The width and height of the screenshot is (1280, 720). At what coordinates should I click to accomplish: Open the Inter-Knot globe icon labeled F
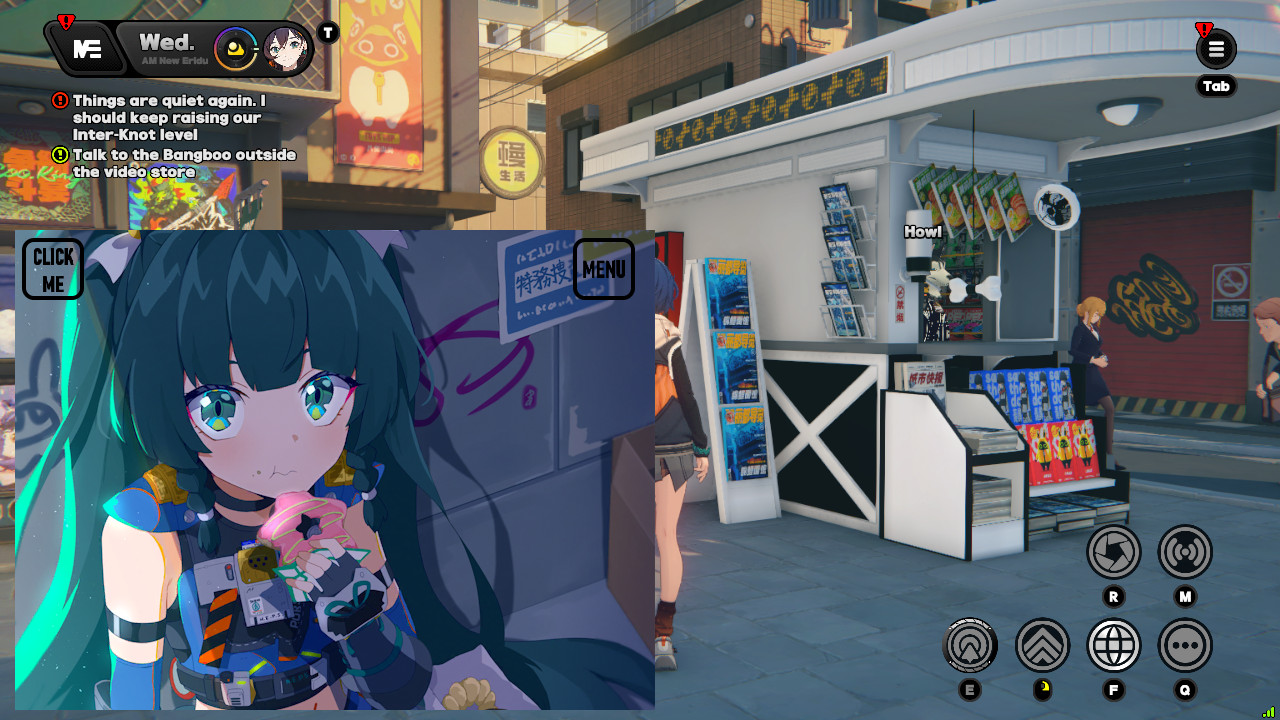pyautogui.click(x=1113, y=646)
